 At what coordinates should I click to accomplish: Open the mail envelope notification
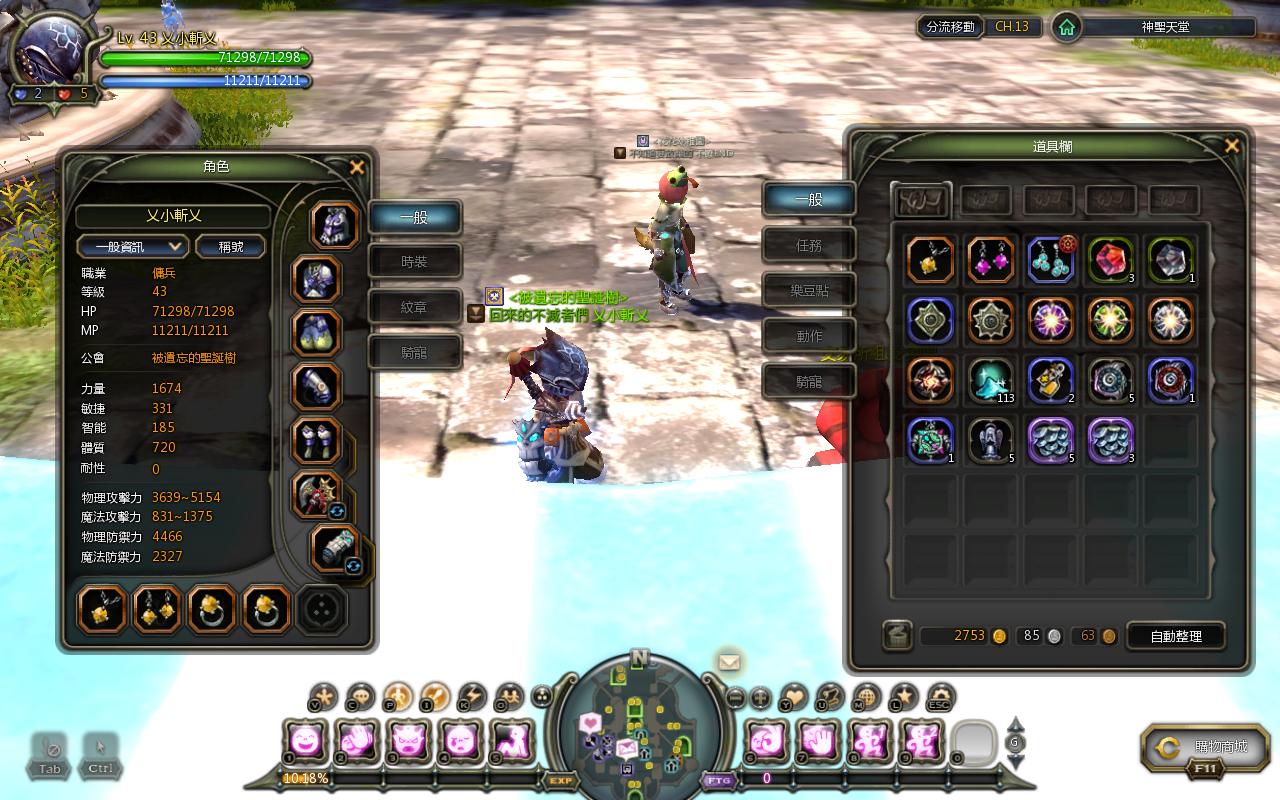[x=729, y=661]
